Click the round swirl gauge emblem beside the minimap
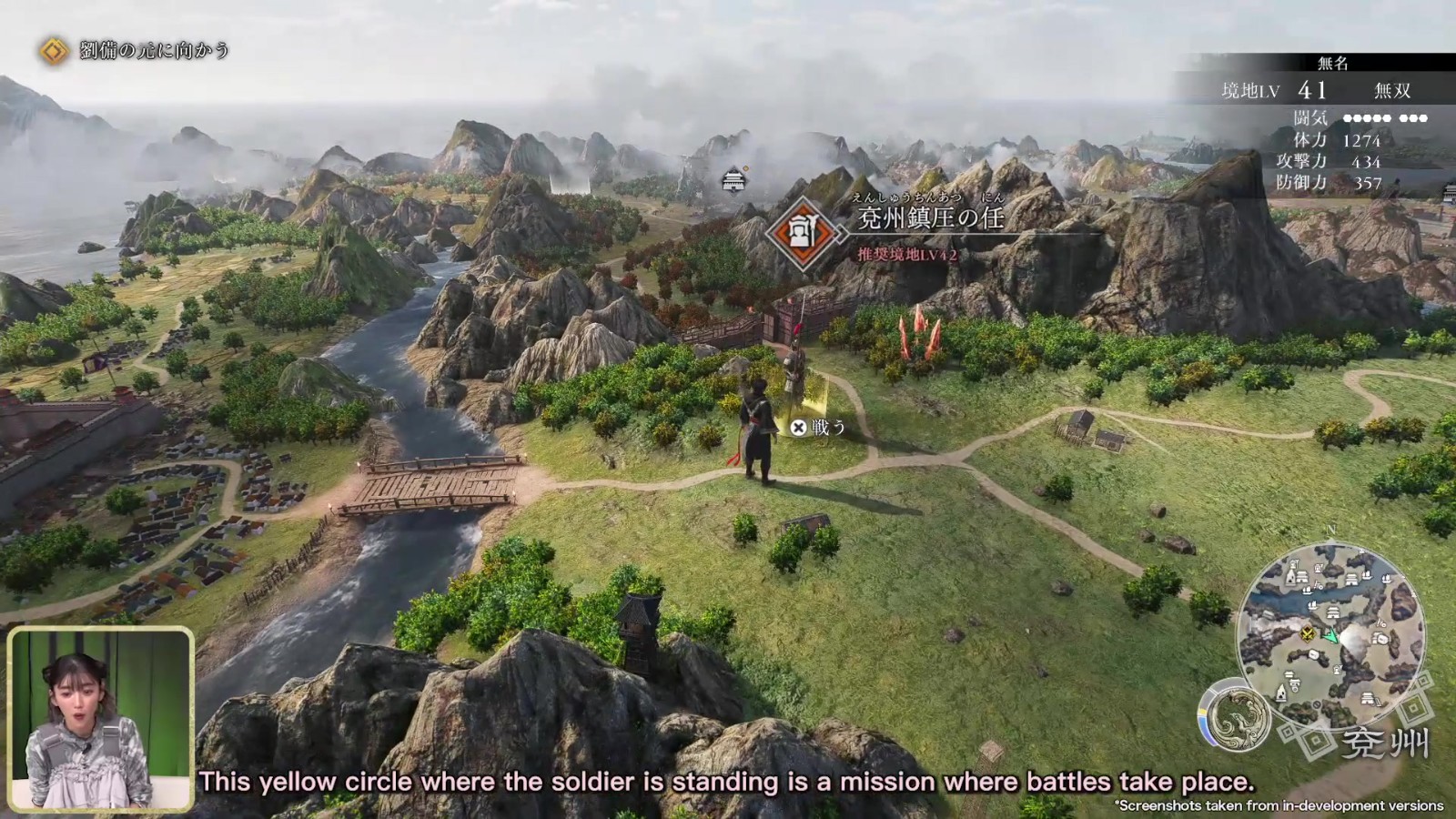This screenshot has width=1456, height=819. (x=1234, y=714)
